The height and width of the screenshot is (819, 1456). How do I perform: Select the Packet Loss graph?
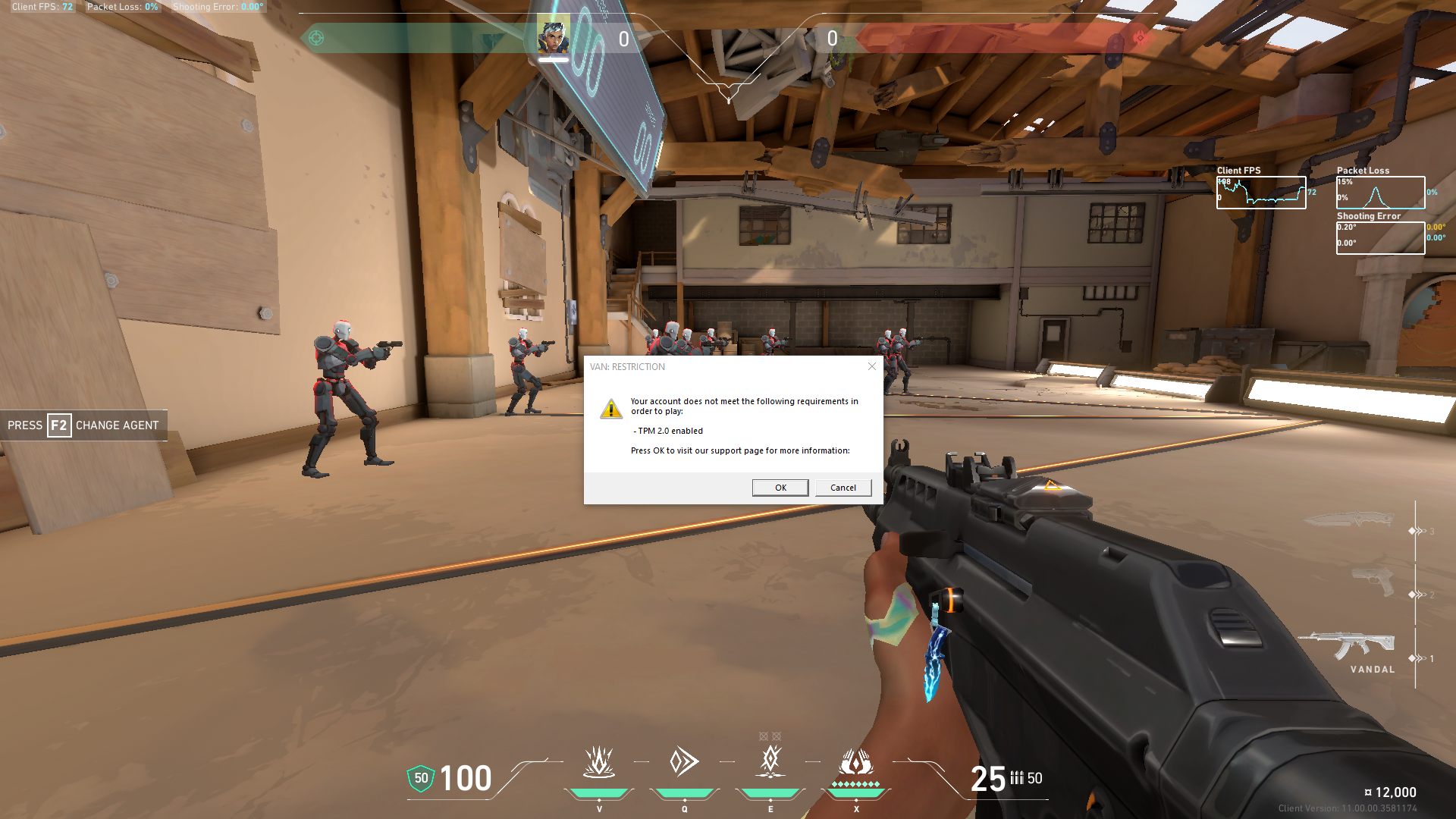(1380, 193)
